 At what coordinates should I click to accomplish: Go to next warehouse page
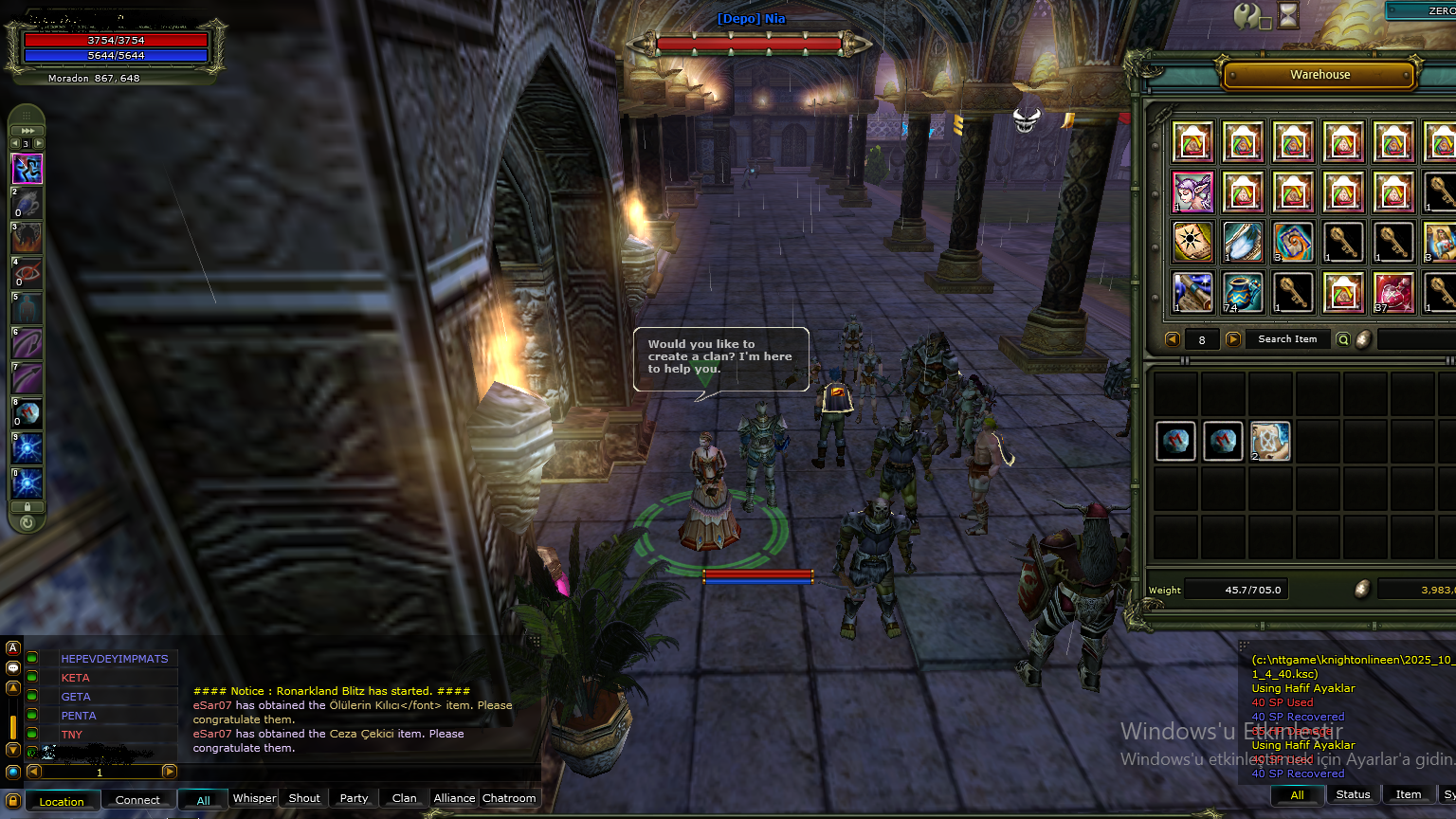(x=1233, y=339)
